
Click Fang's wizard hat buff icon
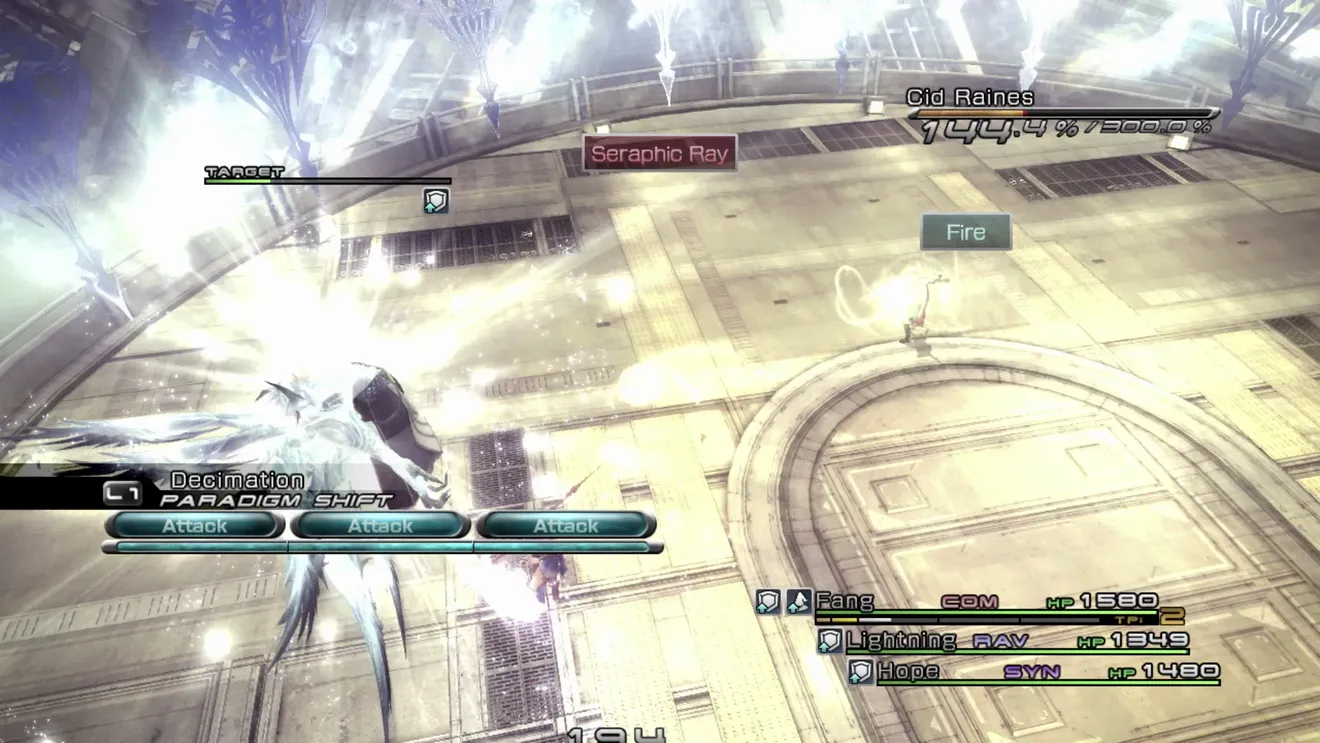point(798,601)
